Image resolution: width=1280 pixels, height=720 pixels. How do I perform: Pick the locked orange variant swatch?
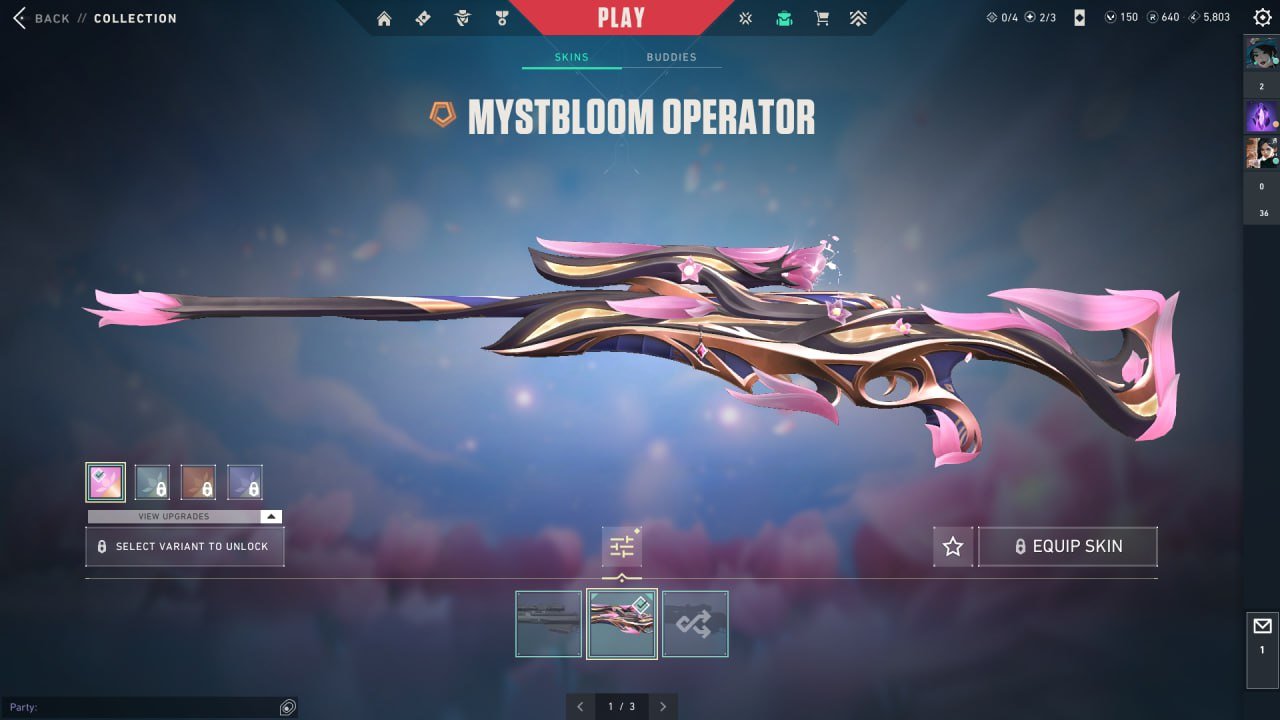point(198,482)
